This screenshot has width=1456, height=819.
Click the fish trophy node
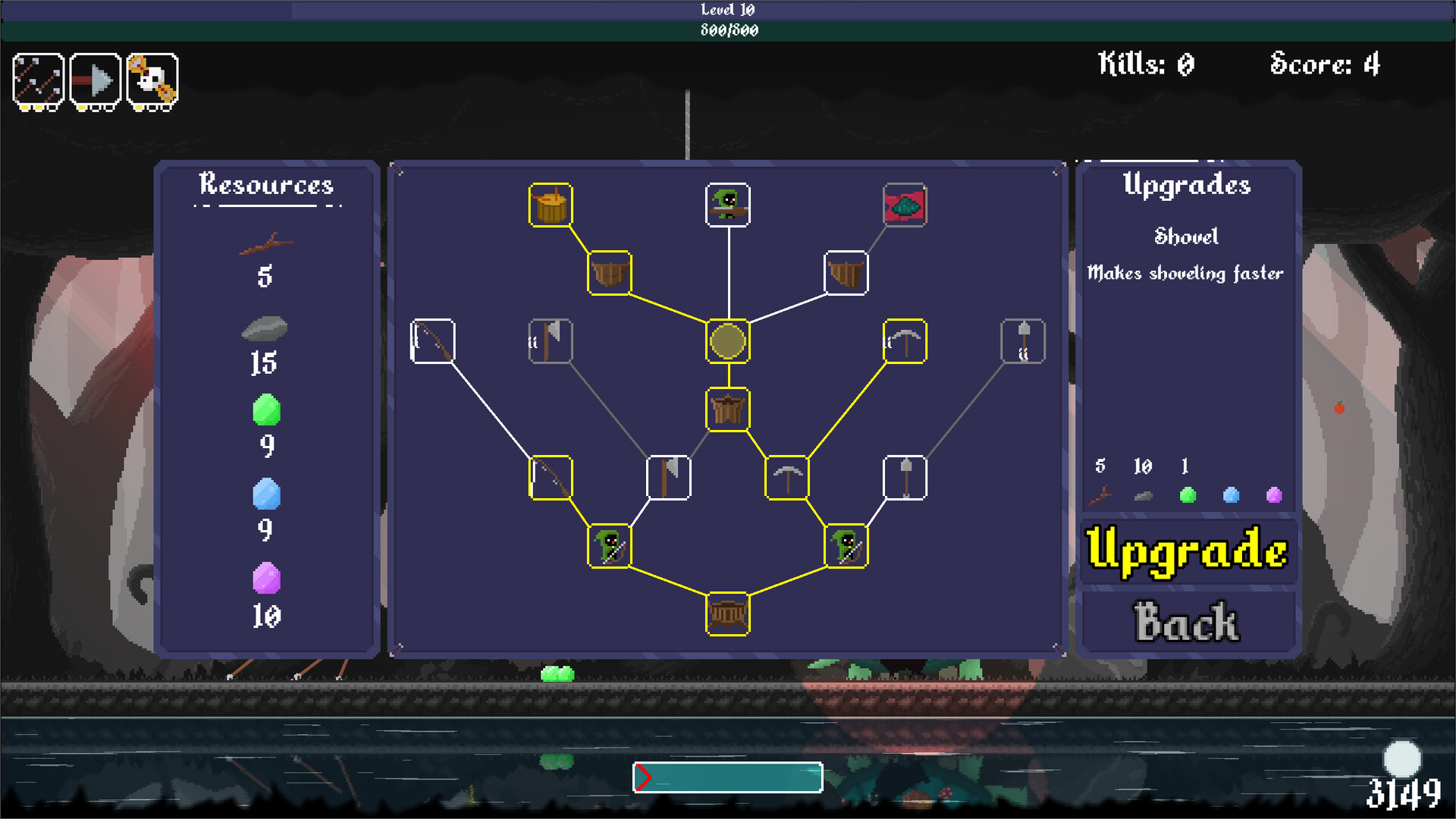[904, 206]
